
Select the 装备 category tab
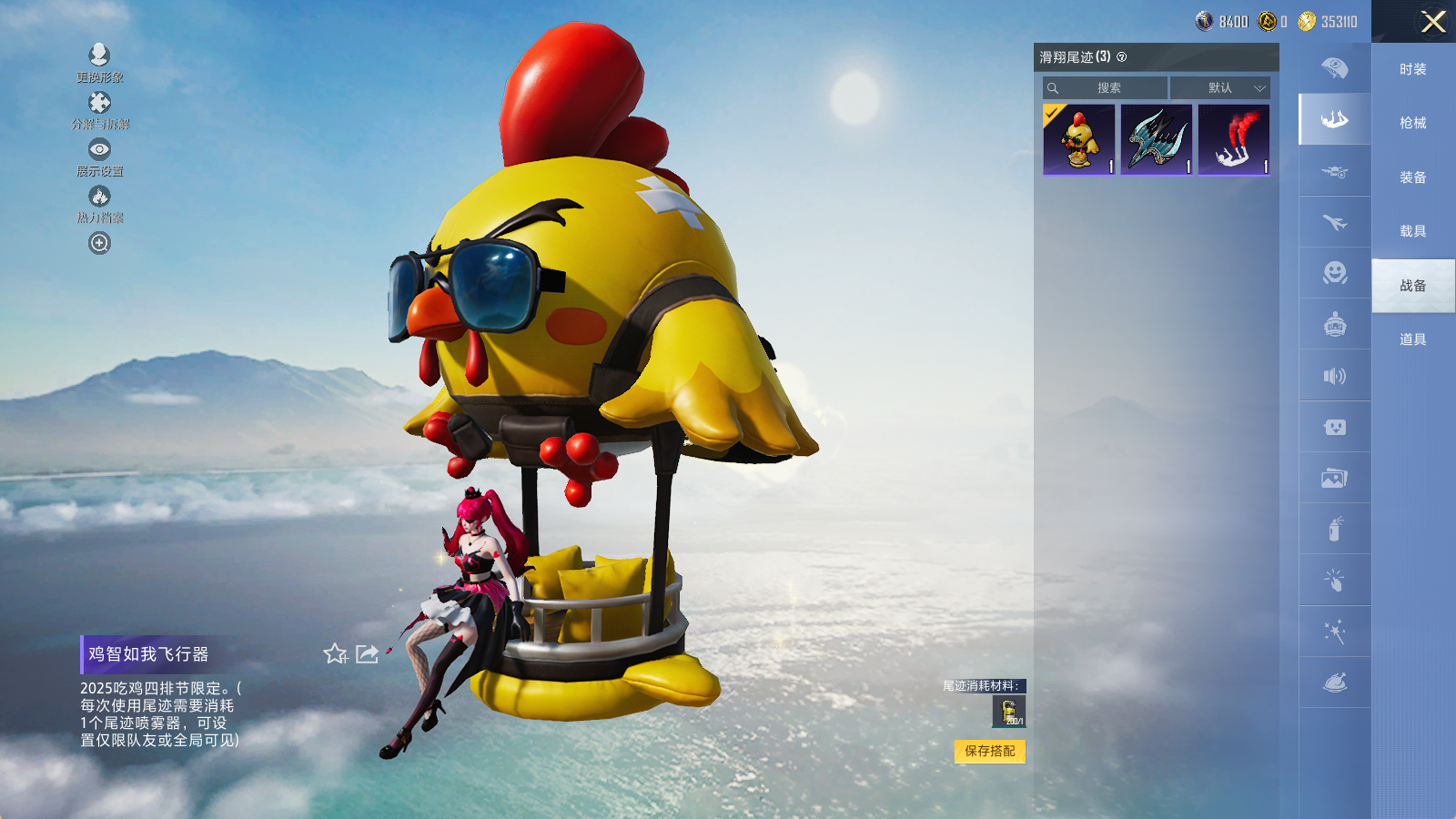[1412, 177]
